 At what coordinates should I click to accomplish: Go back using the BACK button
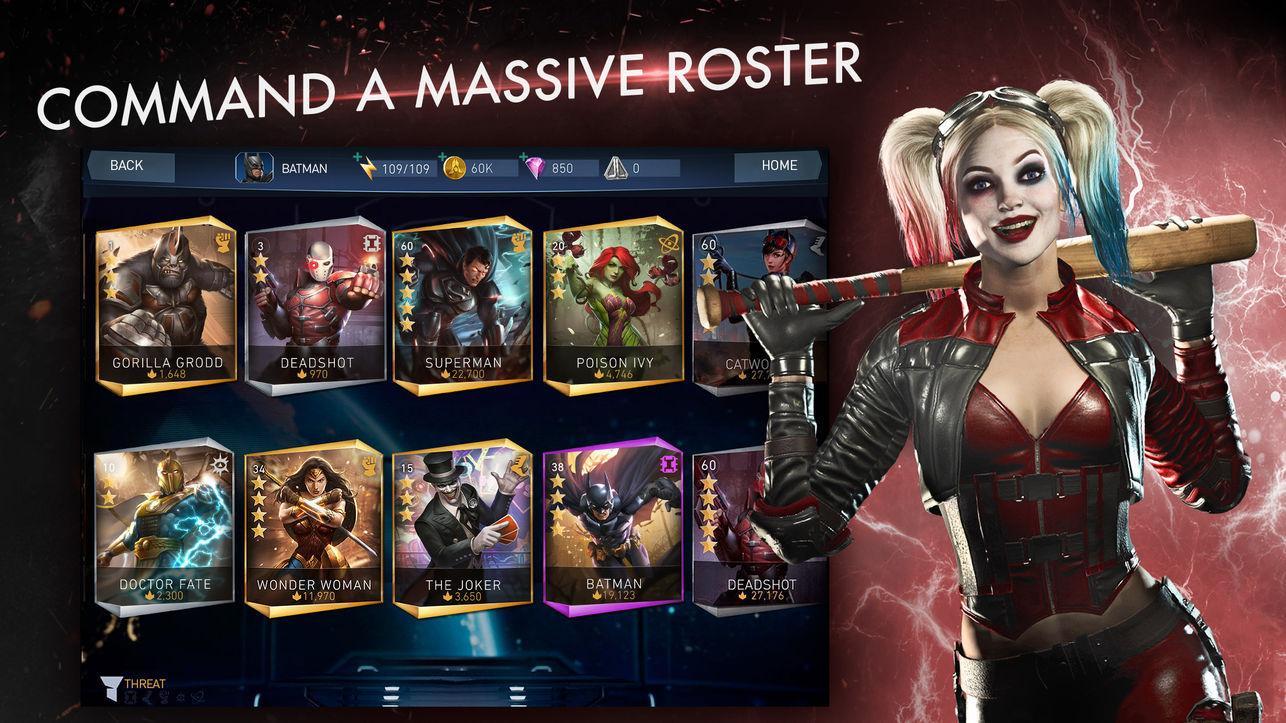click(x=128, y=166)
